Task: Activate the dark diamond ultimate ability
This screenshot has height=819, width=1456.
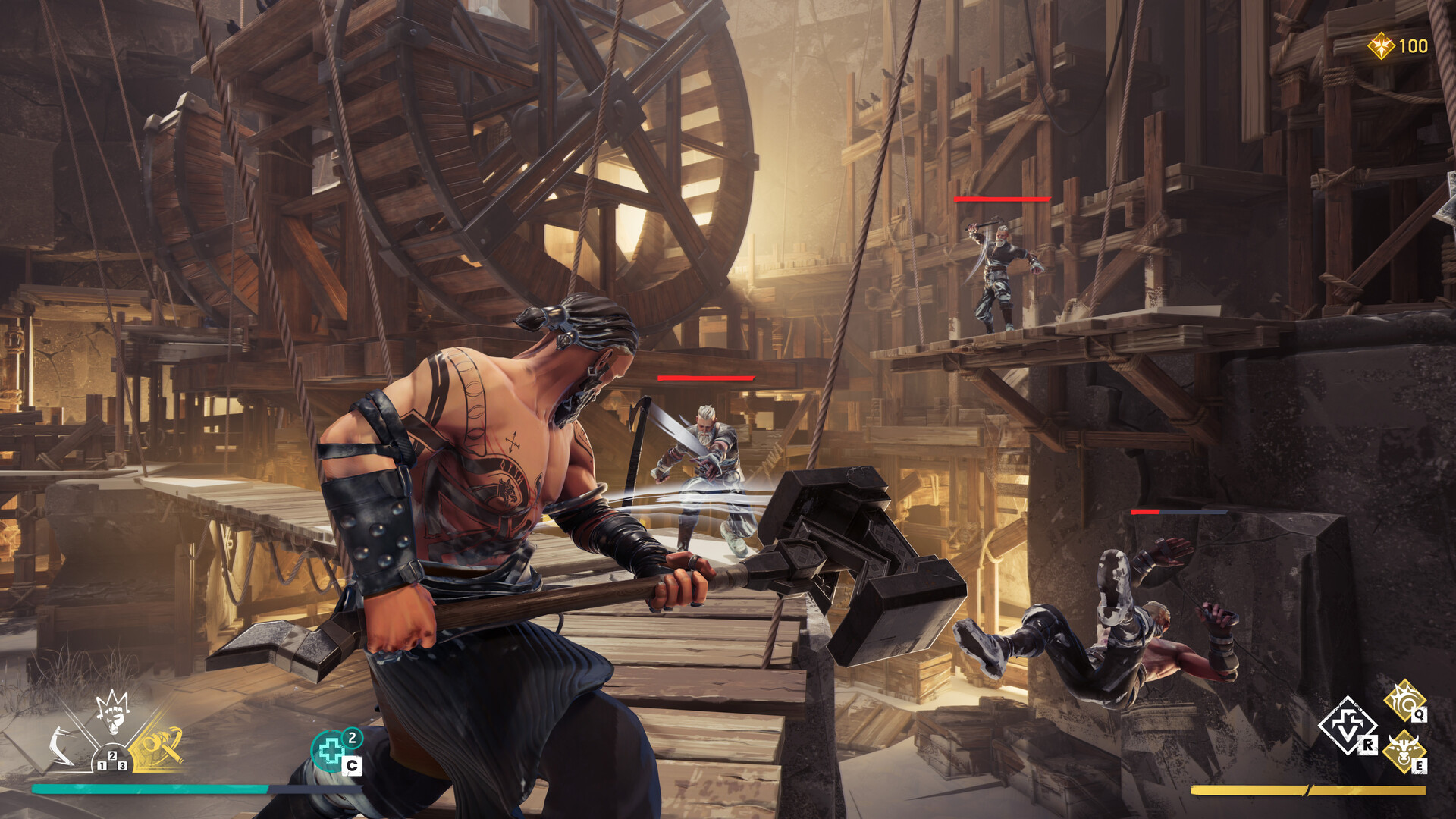Action: [x=1348, y=726]
